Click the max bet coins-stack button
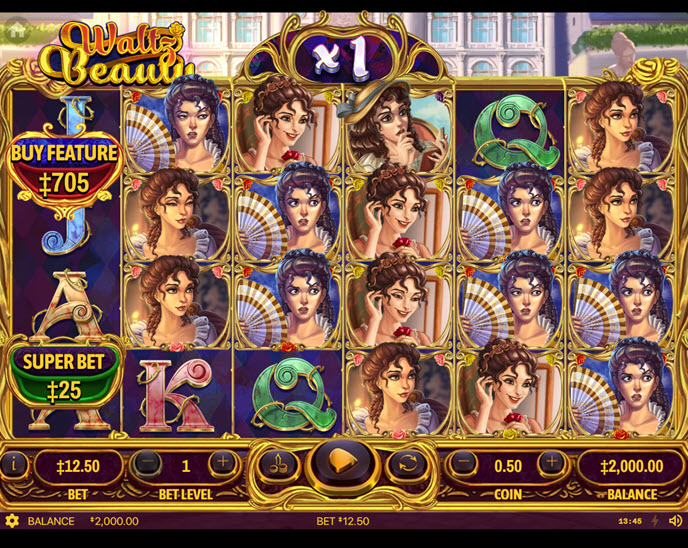The image size is (688, 548). pyautogui.click(x=279, y=464)
